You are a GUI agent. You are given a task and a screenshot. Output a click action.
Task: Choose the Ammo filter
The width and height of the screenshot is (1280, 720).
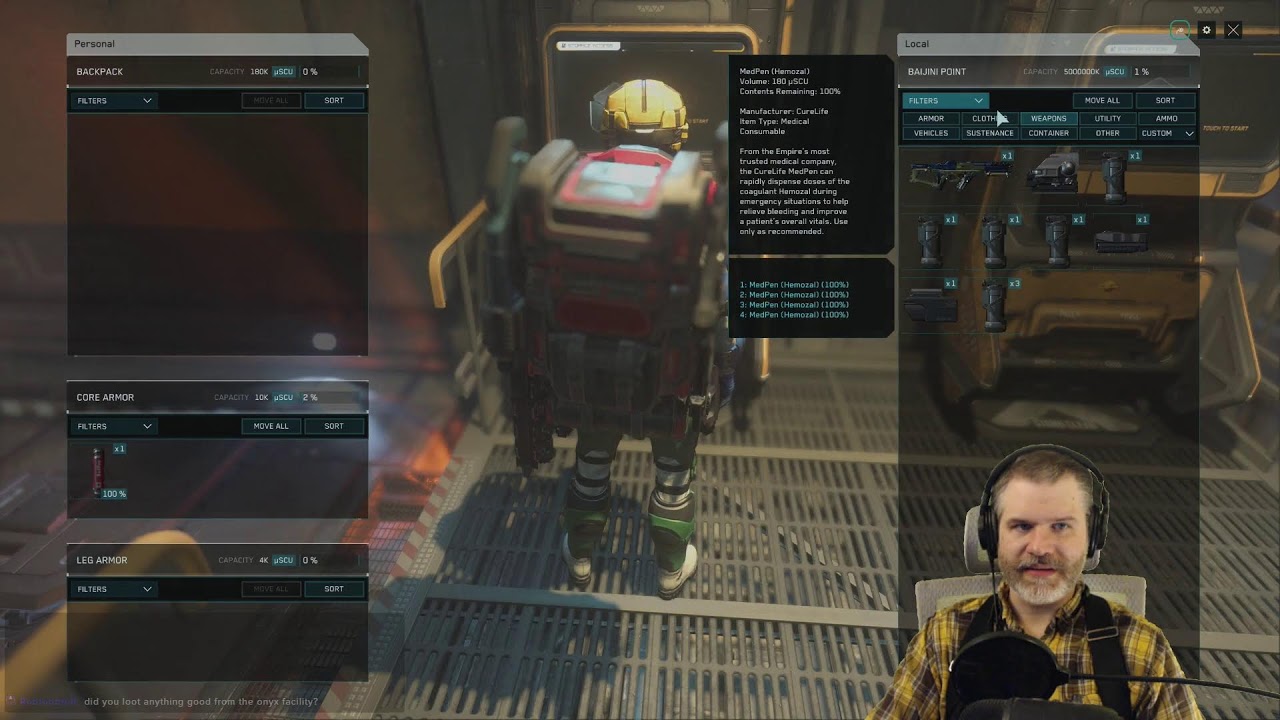click(x=1166, y=118)
